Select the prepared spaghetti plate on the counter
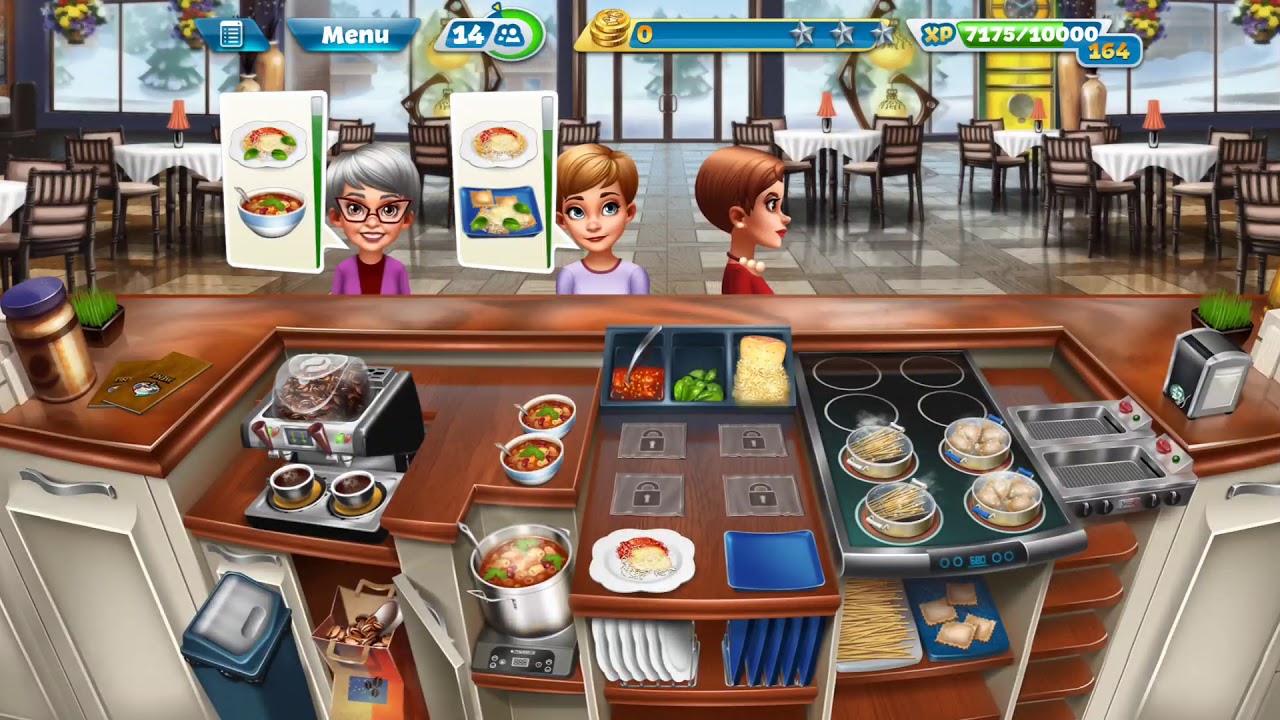The height and width of the screenshot is (720, 1280). pos(642,558)
